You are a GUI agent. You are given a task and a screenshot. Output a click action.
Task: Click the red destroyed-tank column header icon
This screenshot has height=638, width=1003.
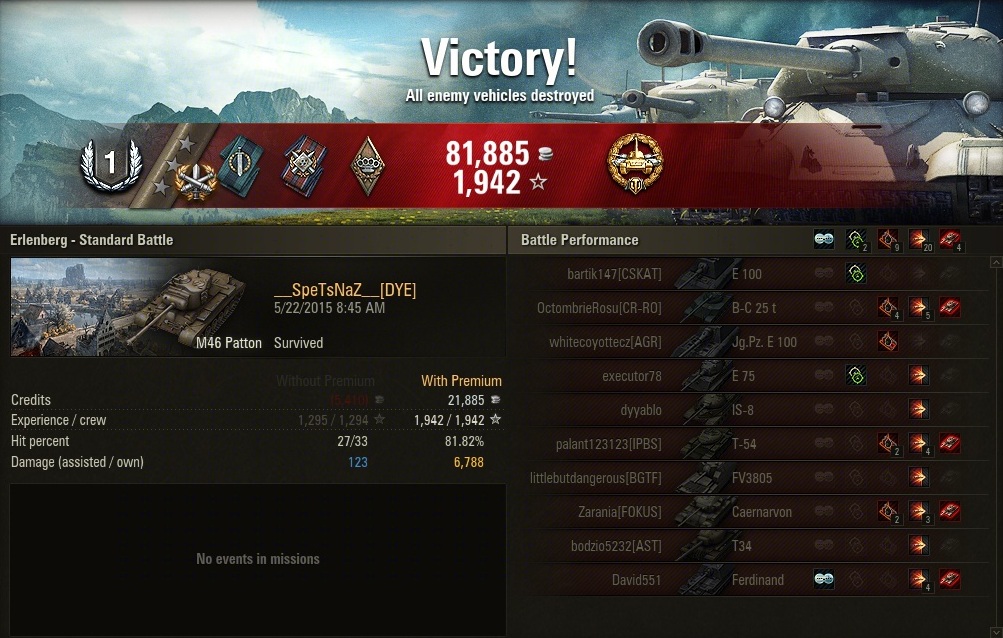(950, 240)
